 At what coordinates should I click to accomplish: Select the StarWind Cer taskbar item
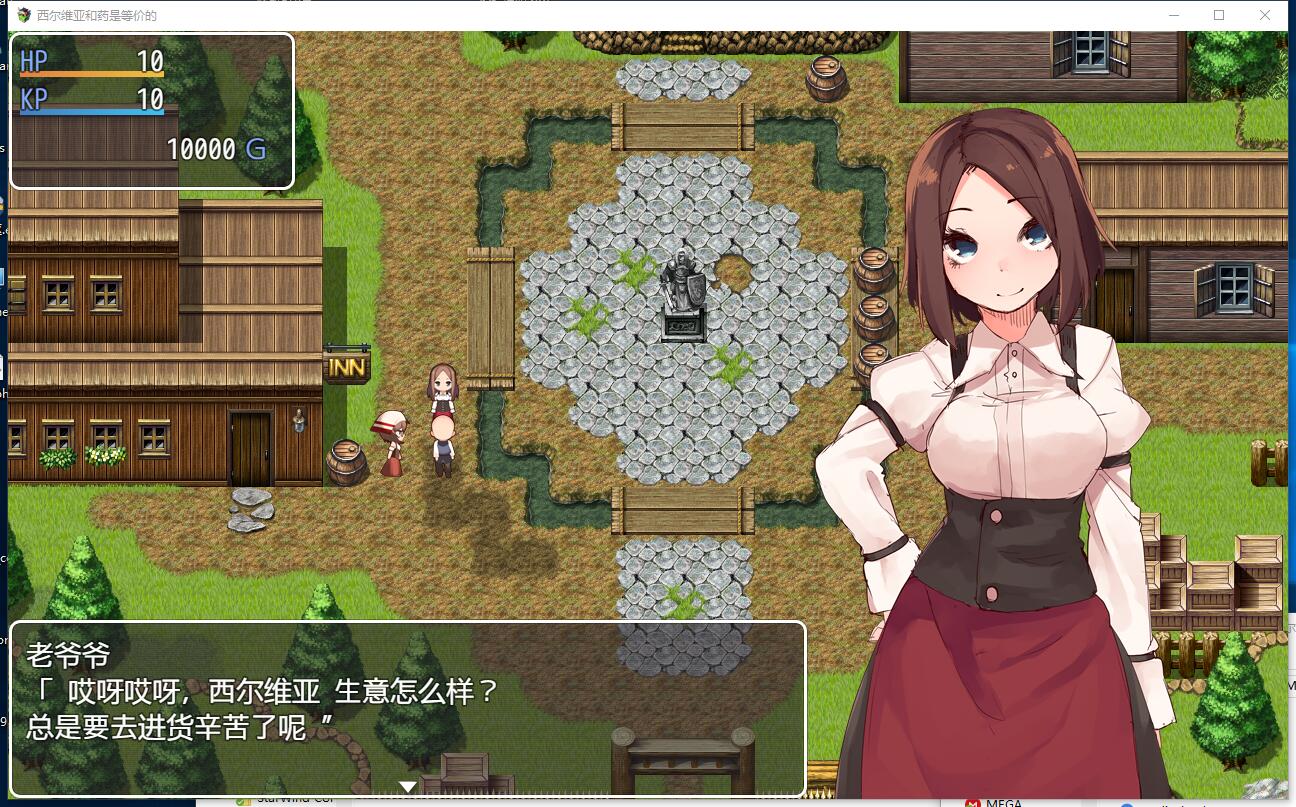[x=290, y=800]
